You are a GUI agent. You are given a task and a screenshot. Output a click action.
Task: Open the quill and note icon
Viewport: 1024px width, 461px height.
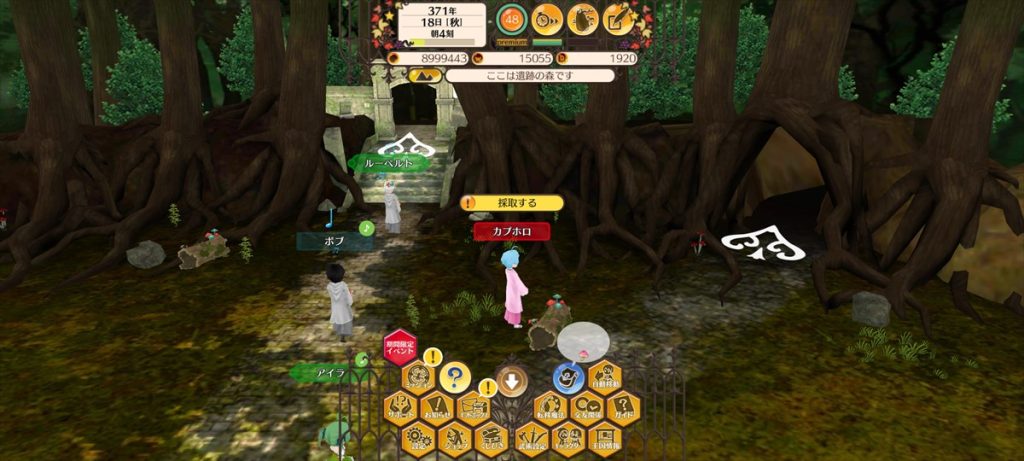620,17
